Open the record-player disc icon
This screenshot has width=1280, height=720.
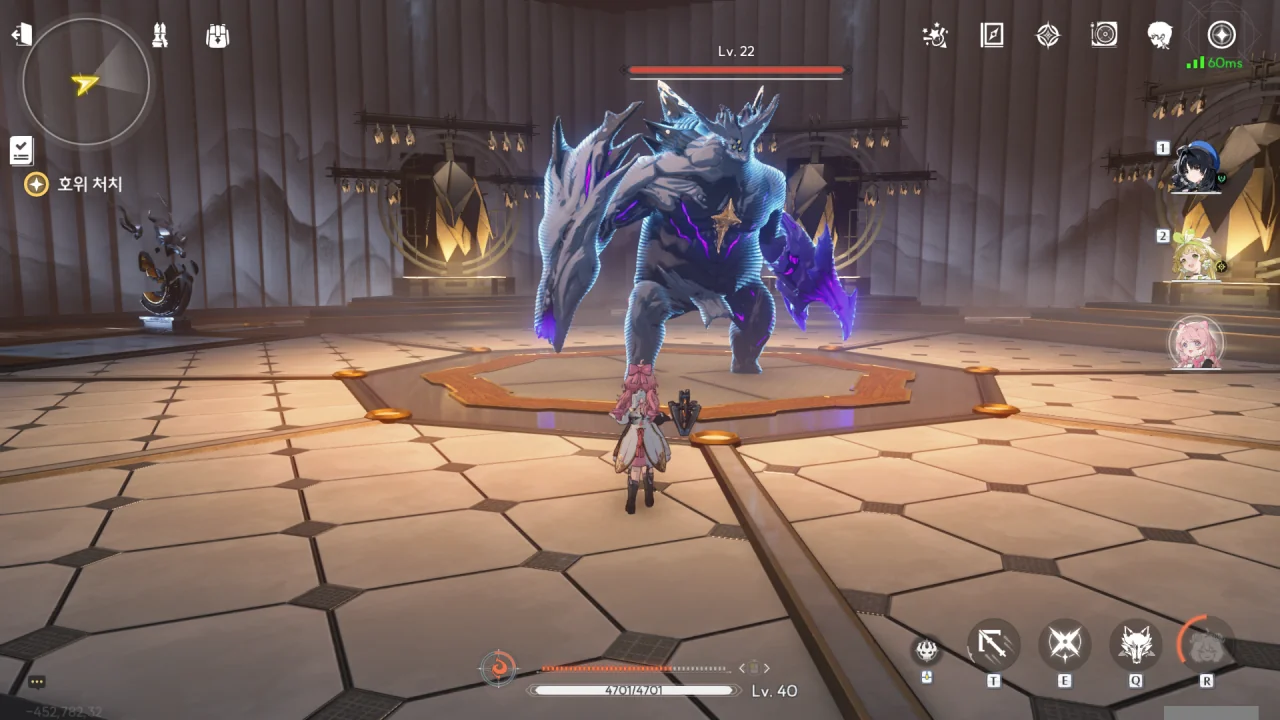point(1104,36)
